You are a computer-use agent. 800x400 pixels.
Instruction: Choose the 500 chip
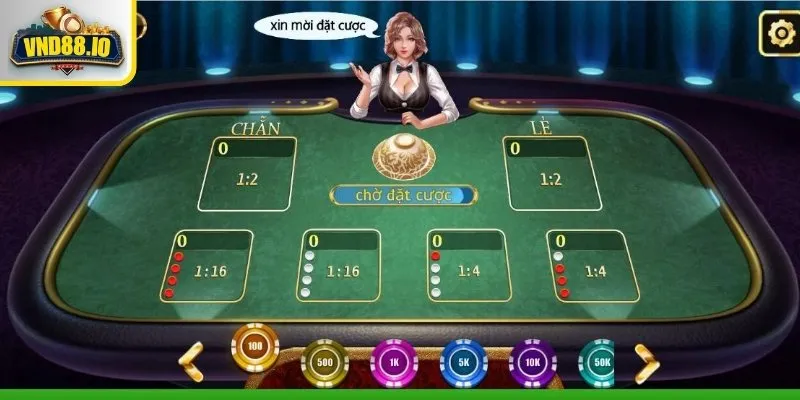click(324, 362)
